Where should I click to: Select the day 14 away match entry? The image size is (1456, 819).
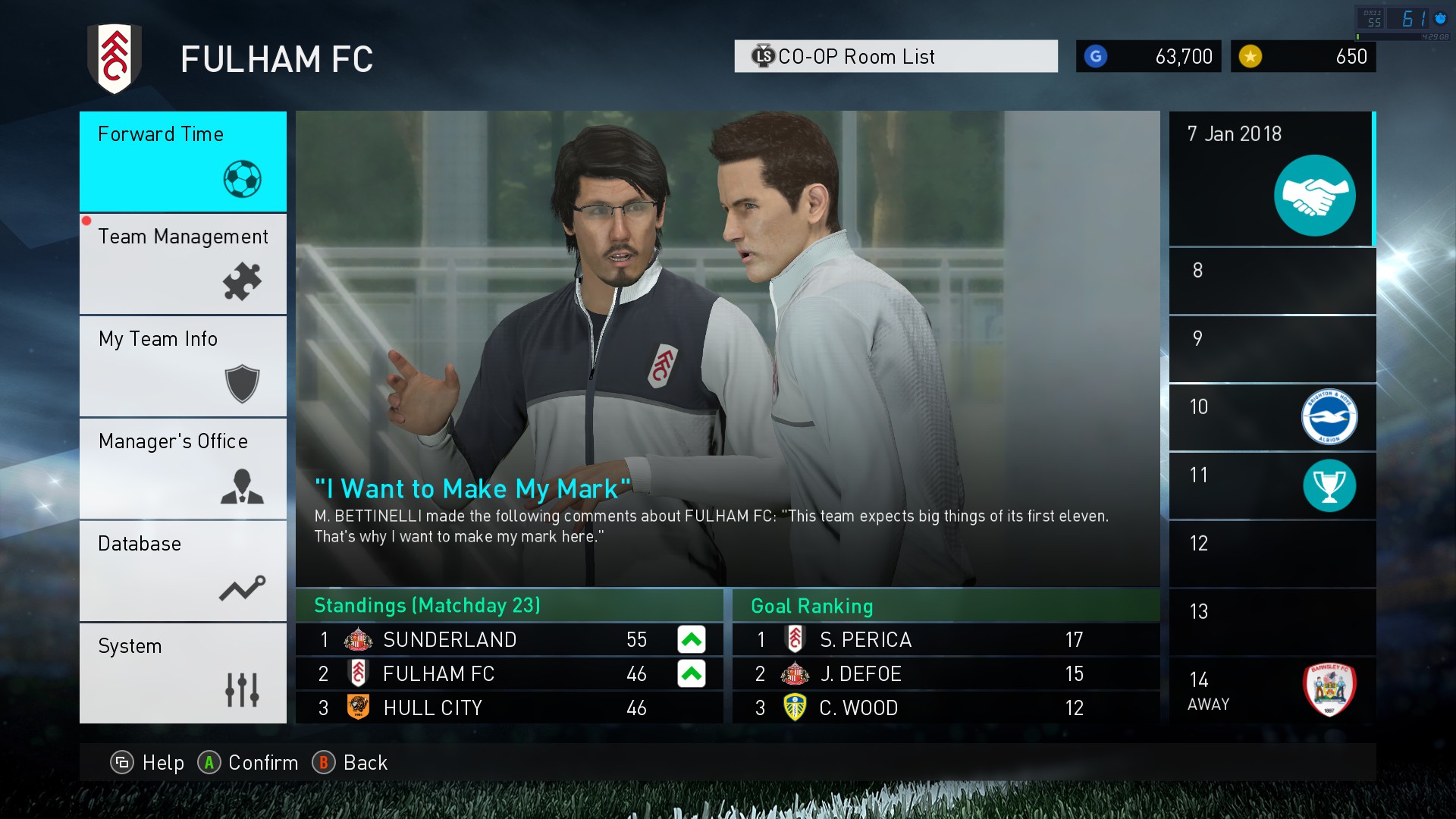click(1272, 690)
